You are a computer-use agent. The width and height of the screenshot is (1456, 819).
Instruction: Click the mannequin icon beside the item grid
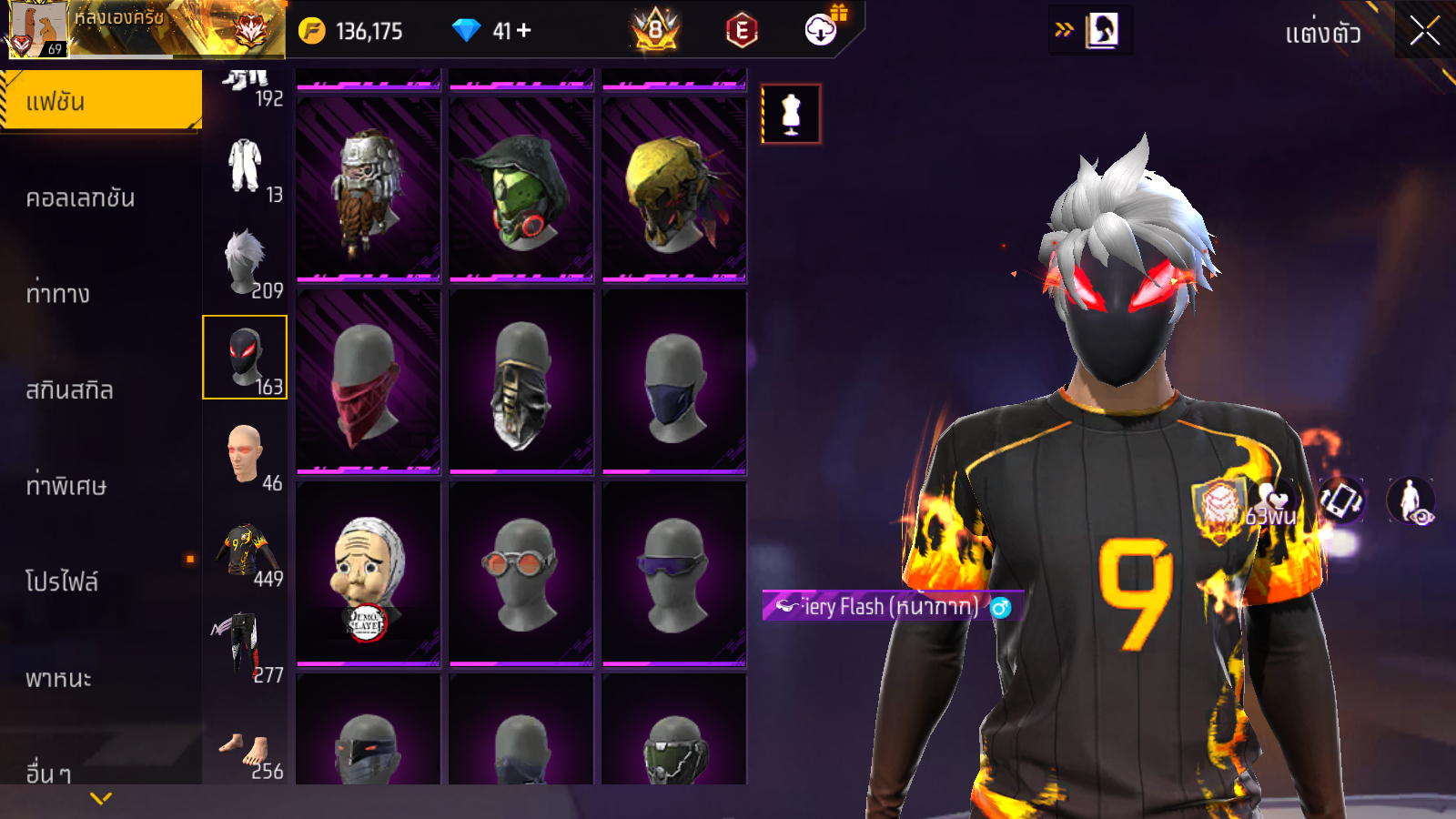pyautogui.click(x=791, y=115)
